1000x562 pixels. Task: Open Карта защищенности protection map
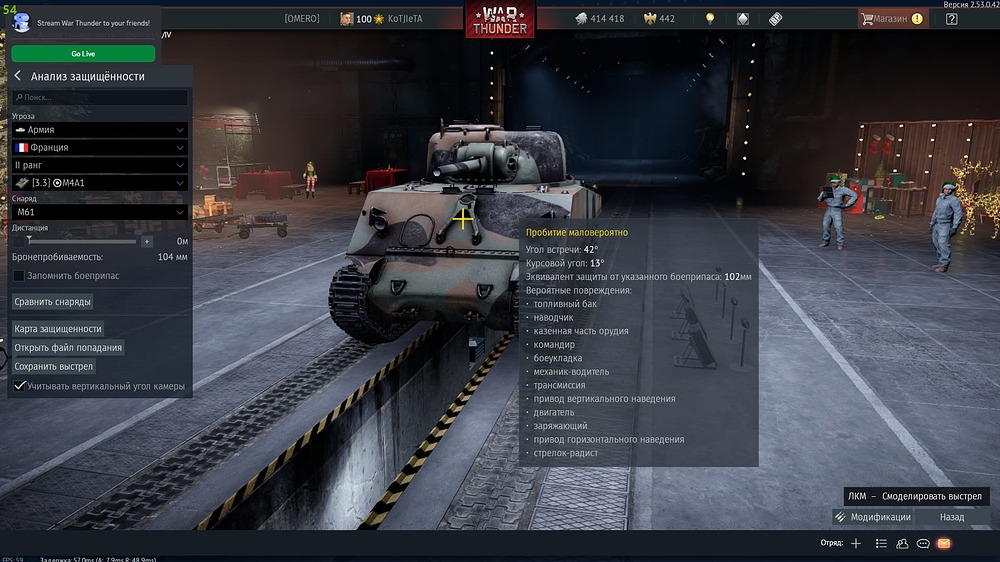[58, 328]
